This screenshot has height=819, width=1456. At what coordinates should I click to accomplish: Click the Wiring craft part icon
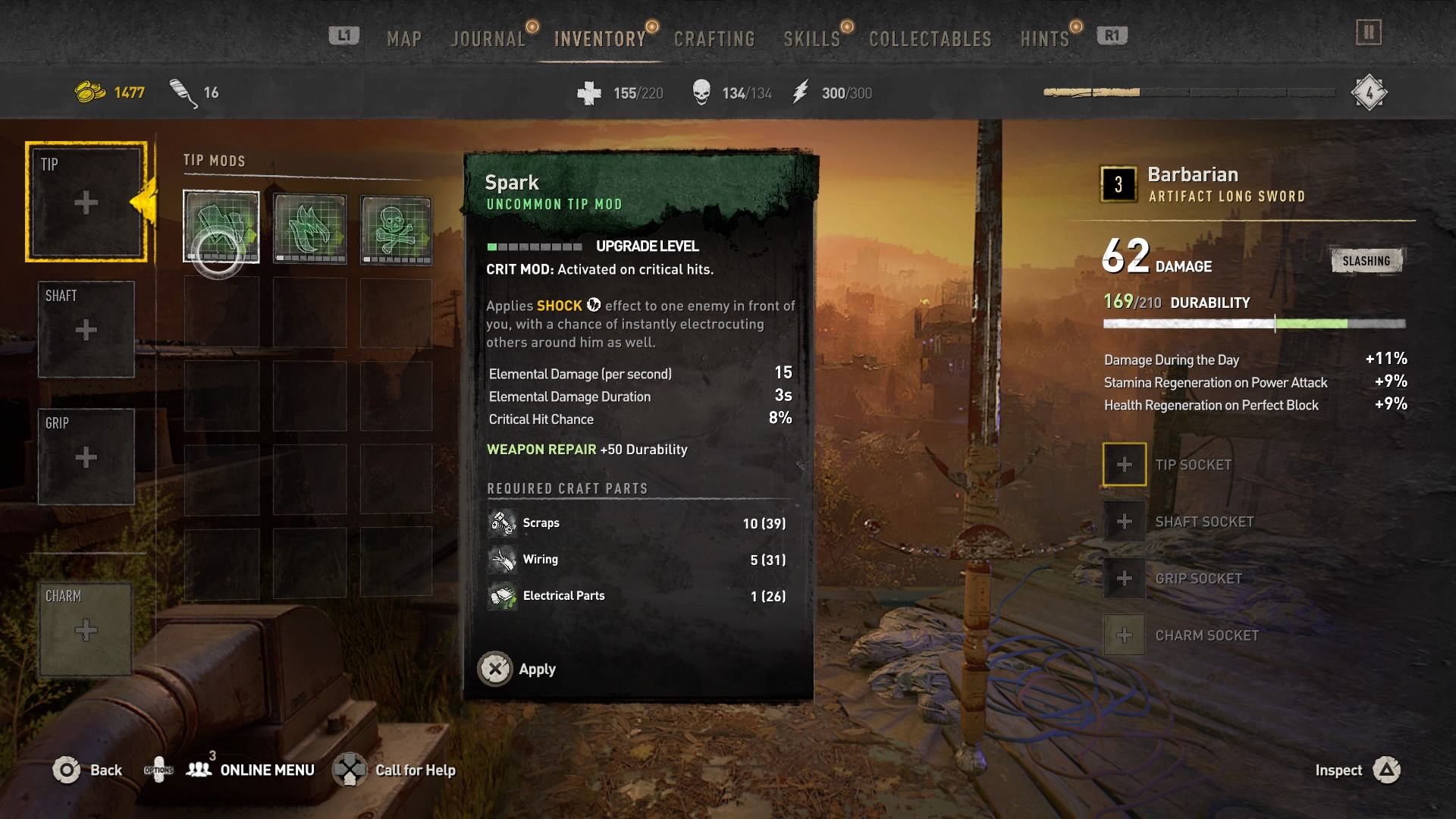coord(502,559)
